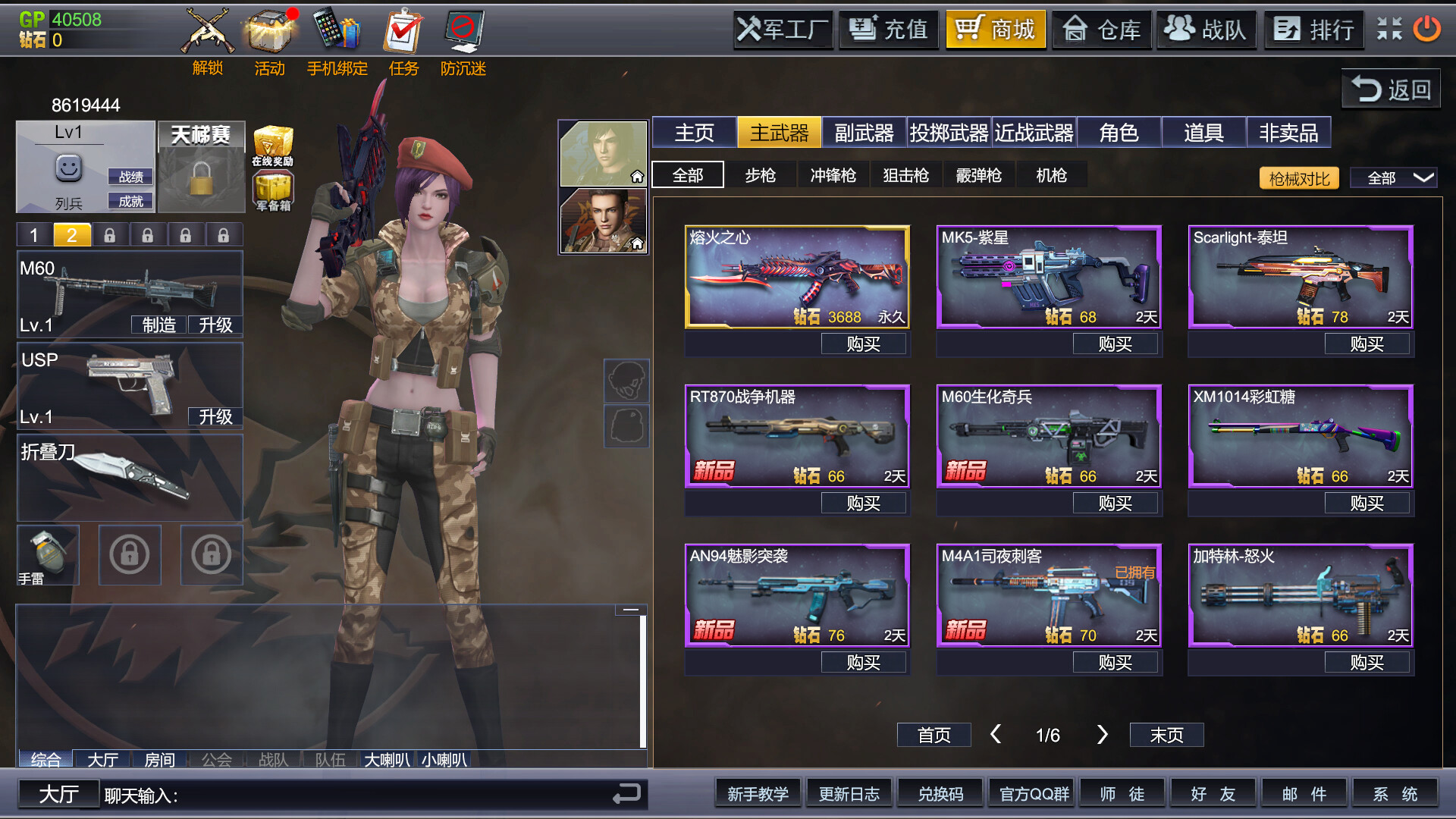Open the 军工厂 armory
This screenshot has width=1456, height=819.
(x=782, y=30)
